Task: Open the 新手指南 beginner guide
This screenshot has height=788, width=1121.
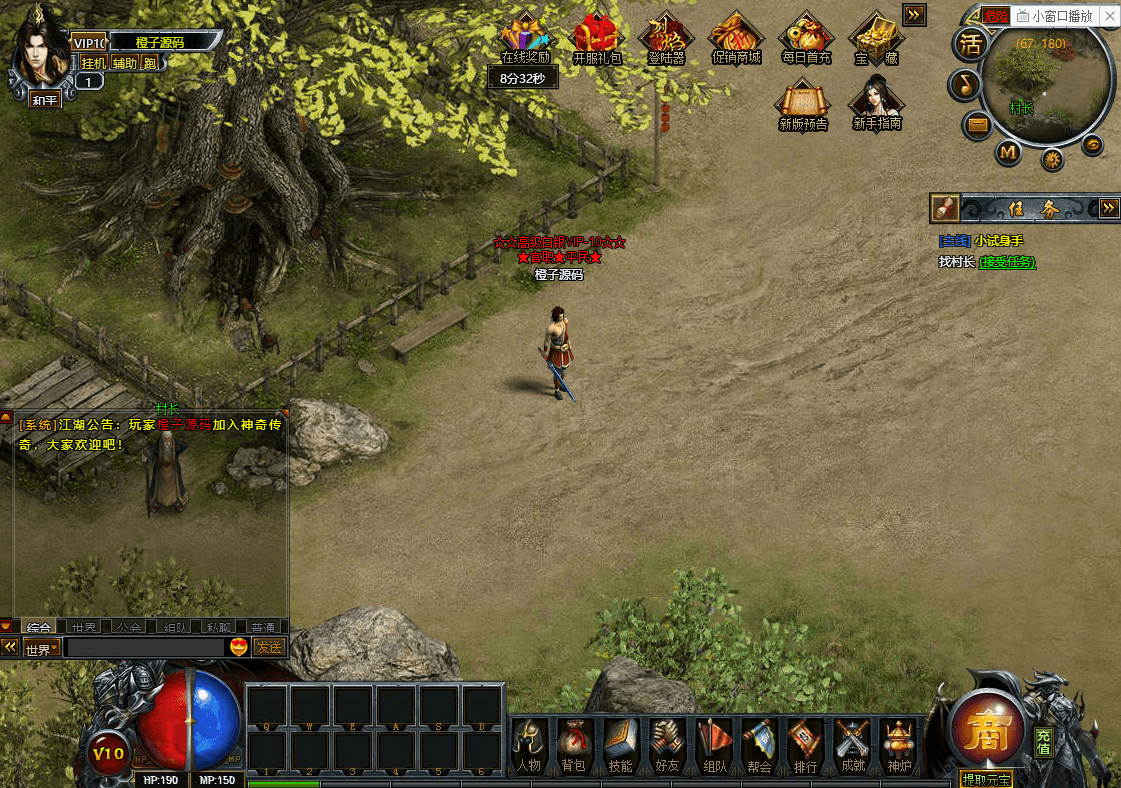Action: 877,104
